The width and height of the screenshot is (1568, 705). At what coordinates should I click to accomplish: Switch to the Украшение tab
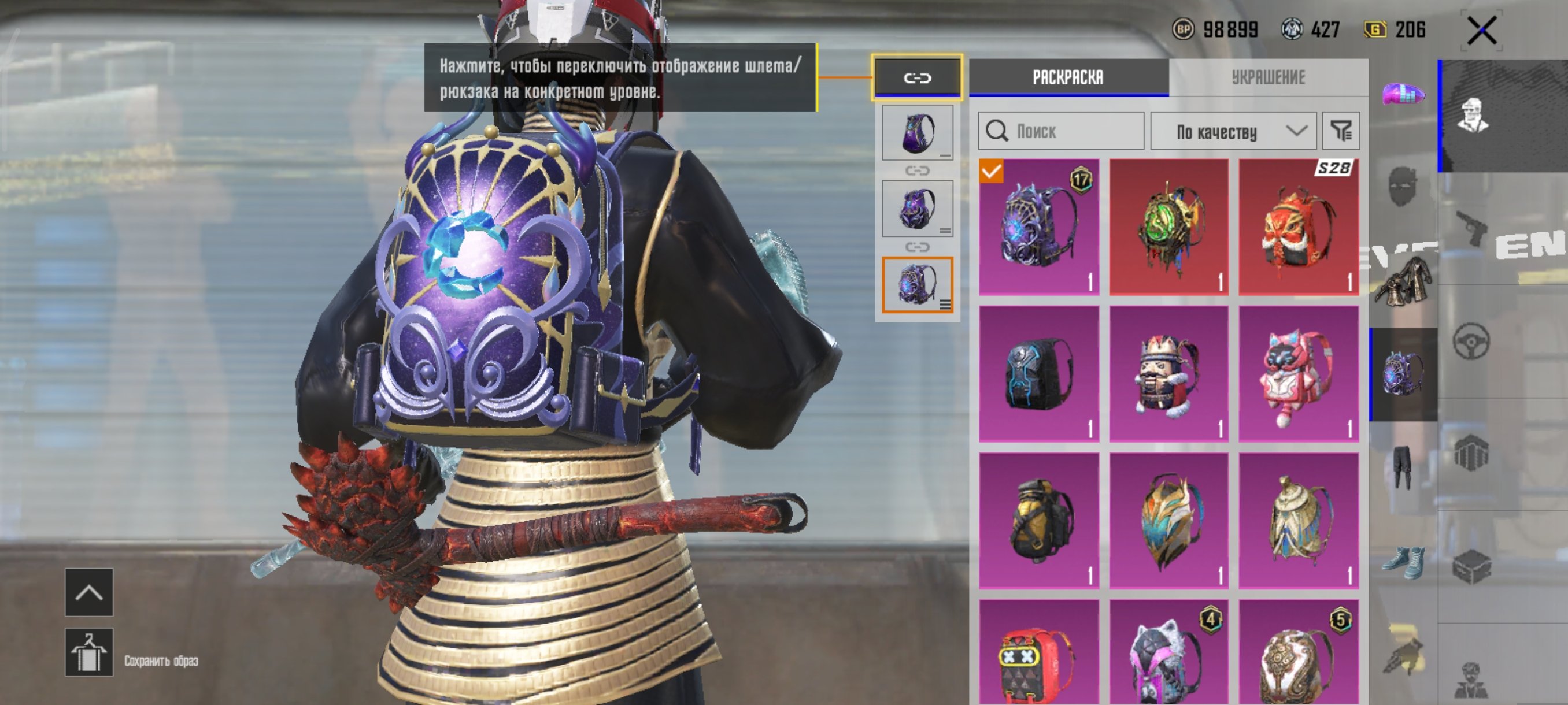pos(1268,78)
